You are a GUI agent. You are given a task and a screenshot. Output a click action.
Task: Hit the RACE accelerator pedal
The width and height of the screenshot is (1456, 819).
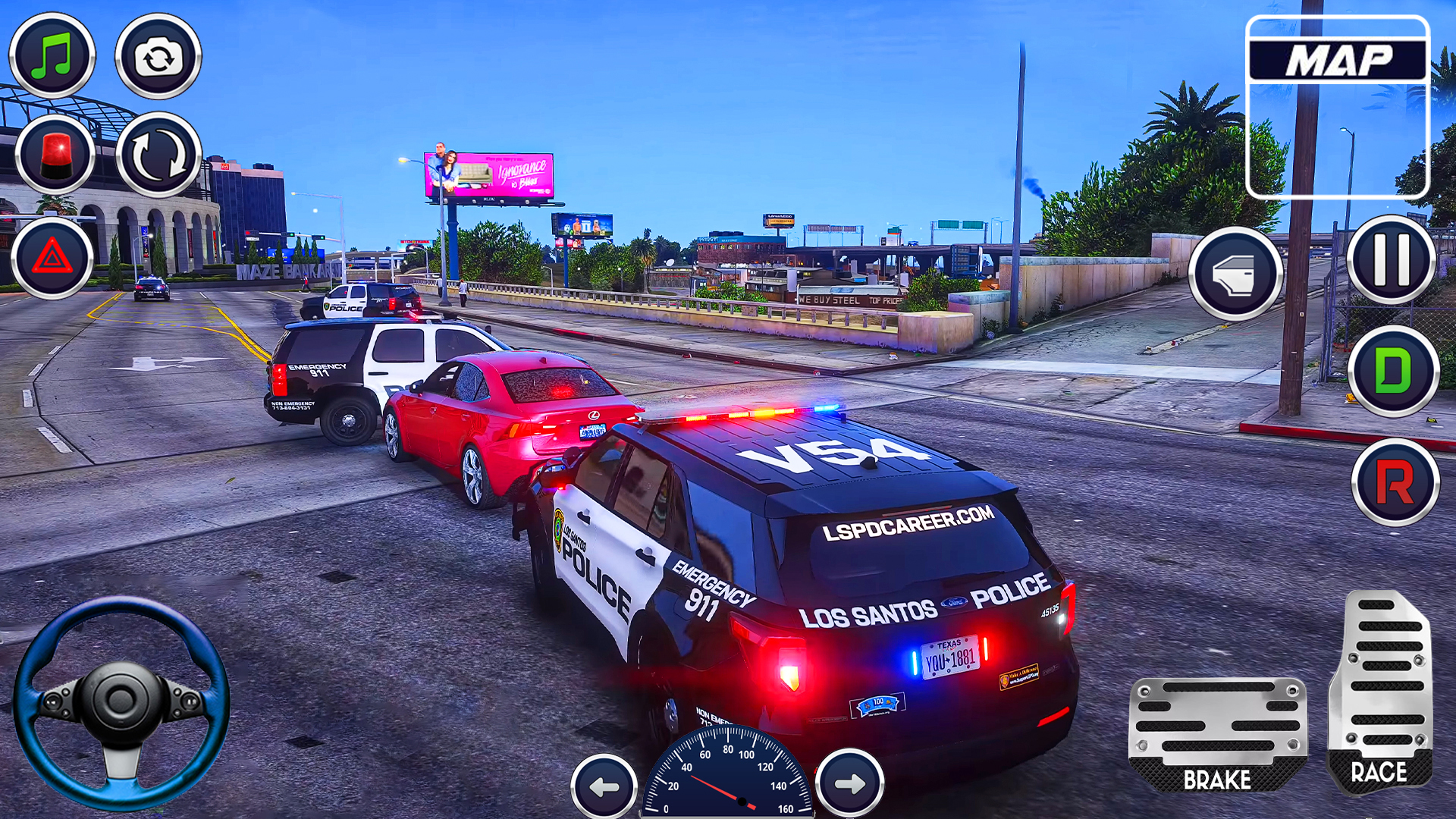[1380, 690]
